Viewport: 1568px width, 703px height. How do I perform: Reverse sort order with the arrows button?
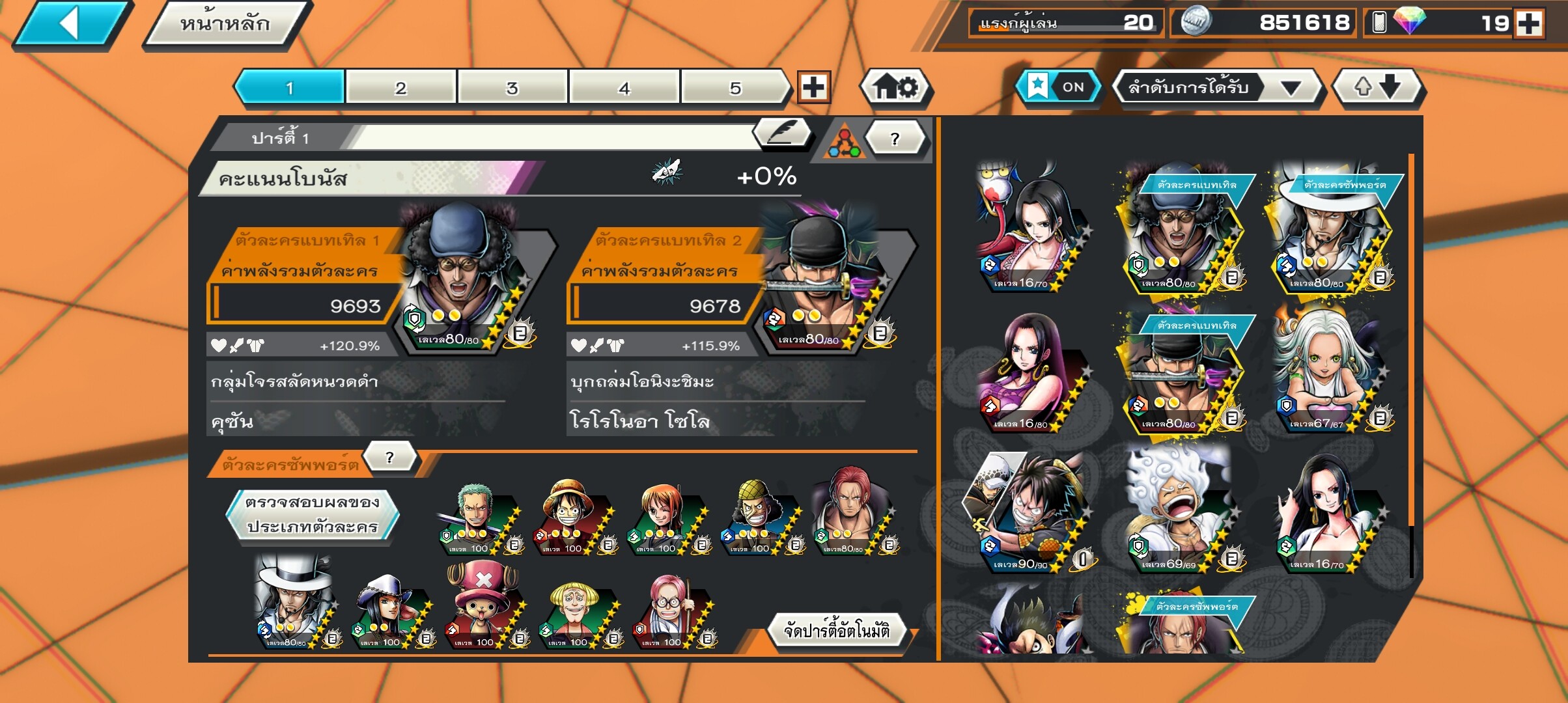pyautogui.click(x=1378, y=87)
